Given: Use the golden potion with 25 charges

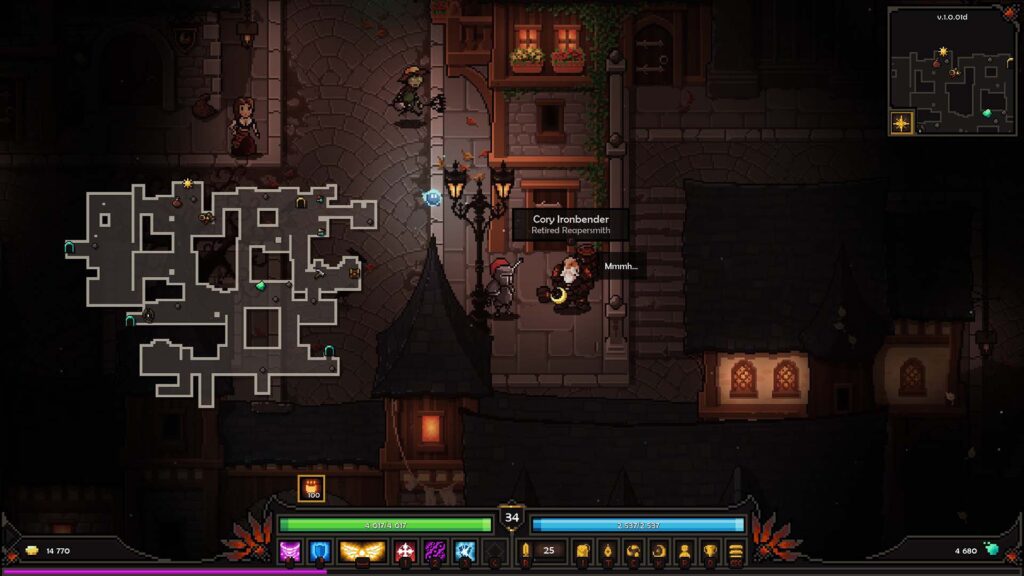Looking at the screenshot, I should coord(524,550).
